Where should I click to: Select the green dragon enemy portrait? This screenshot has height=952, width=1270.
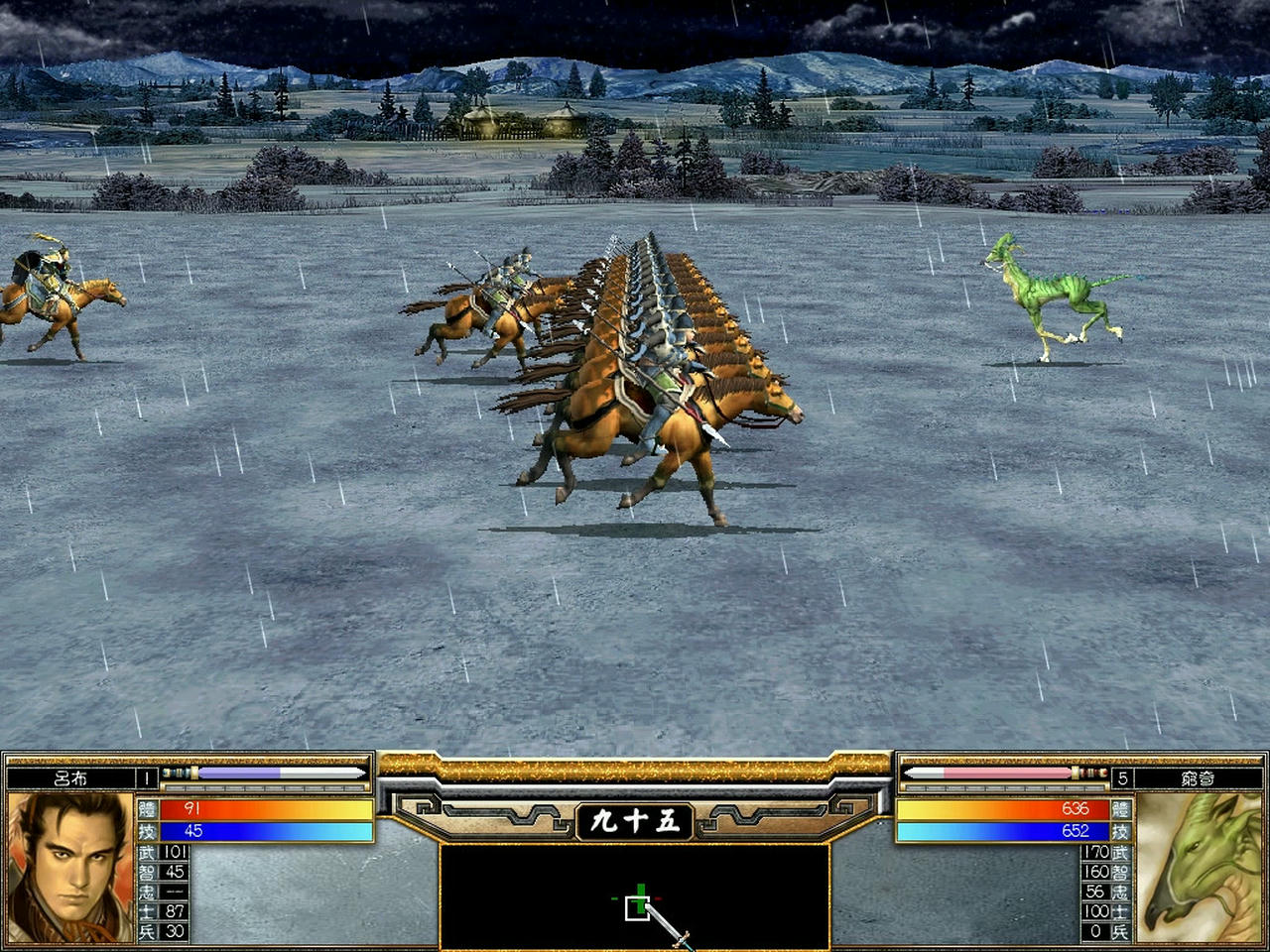[x=1199, y=867]
